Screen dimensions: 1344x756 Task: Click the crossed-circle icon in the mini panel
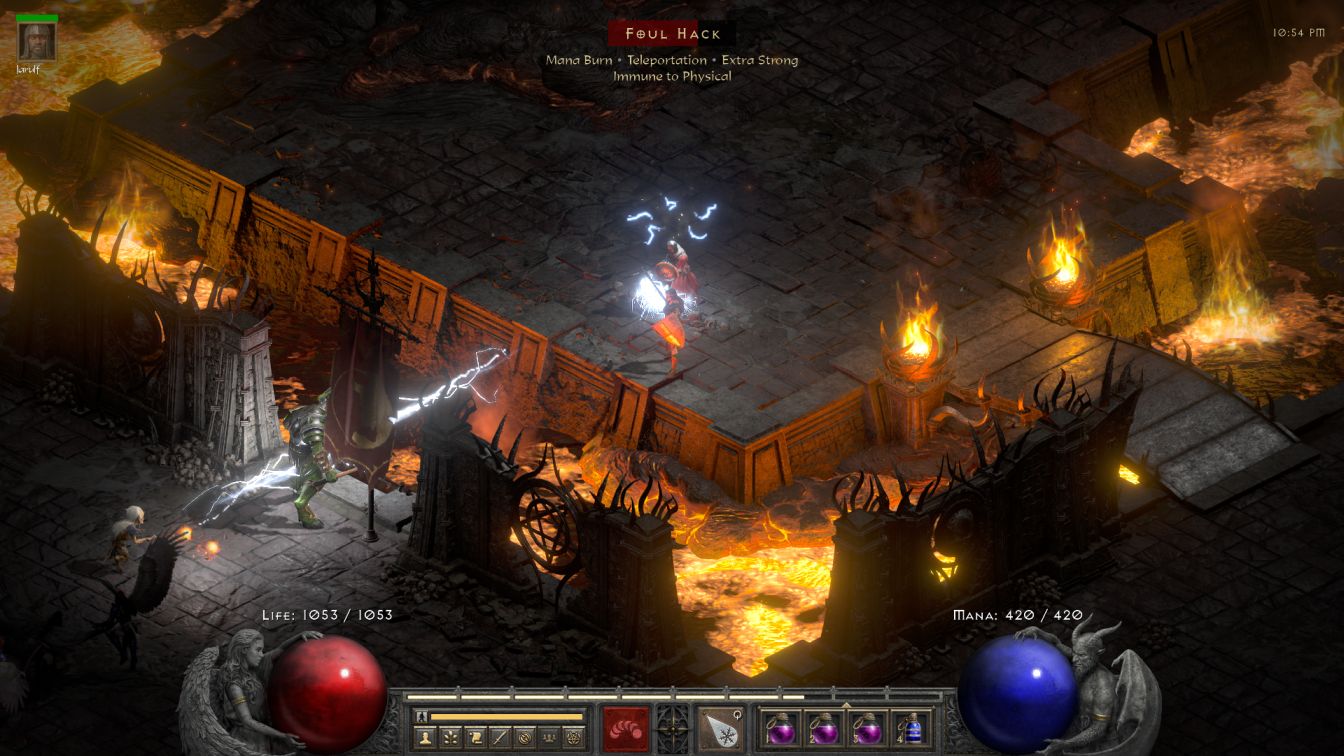tap(525, 737)
